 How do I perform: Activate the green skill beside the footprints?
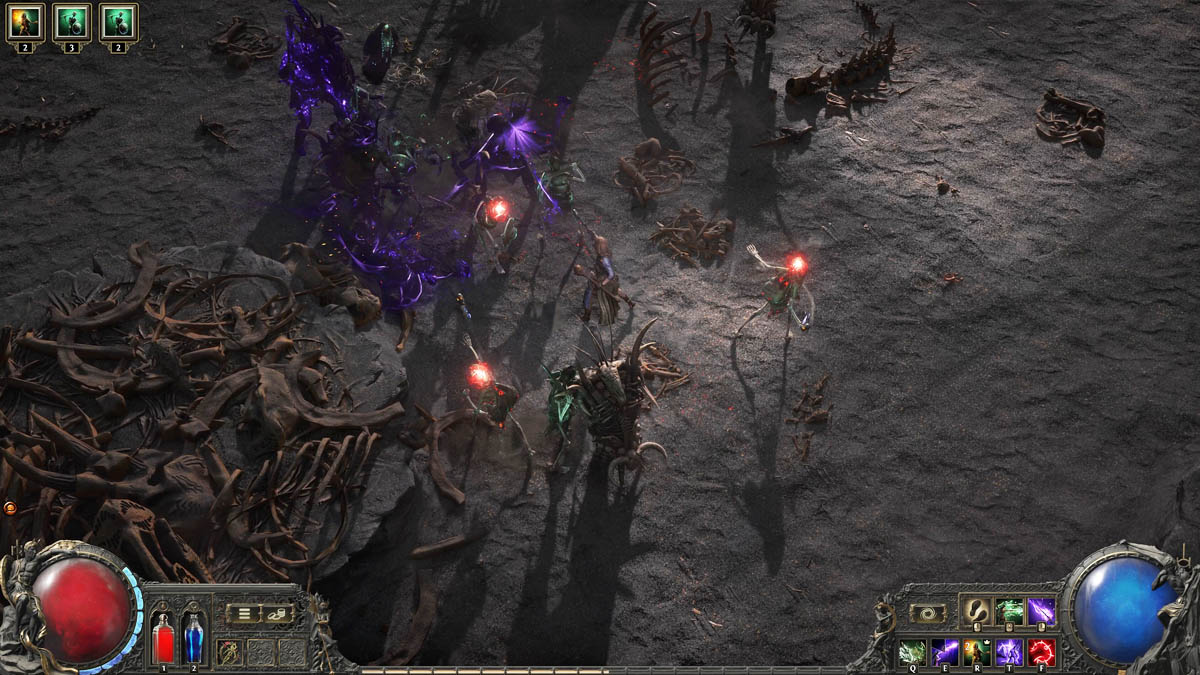click(1009, 612)
